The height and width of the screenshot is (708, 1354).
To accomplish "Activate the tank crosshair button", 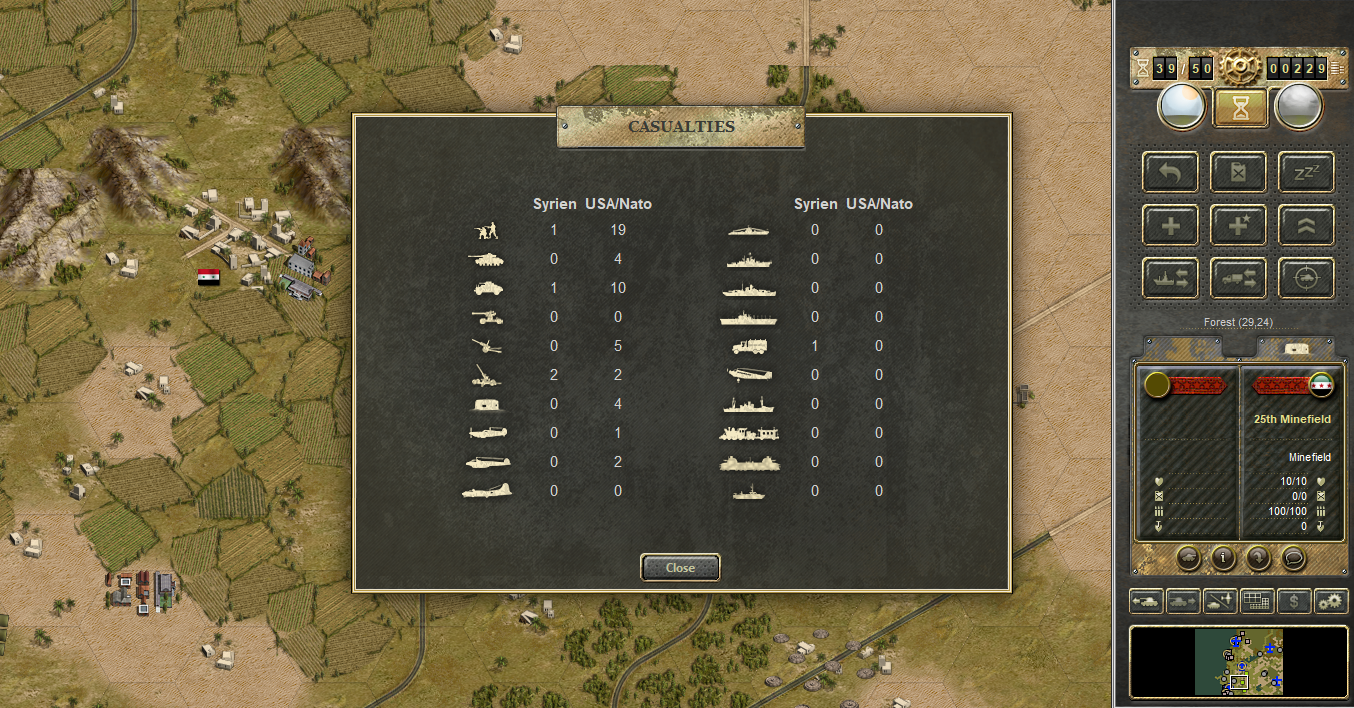I will (x=1306, y=278).
